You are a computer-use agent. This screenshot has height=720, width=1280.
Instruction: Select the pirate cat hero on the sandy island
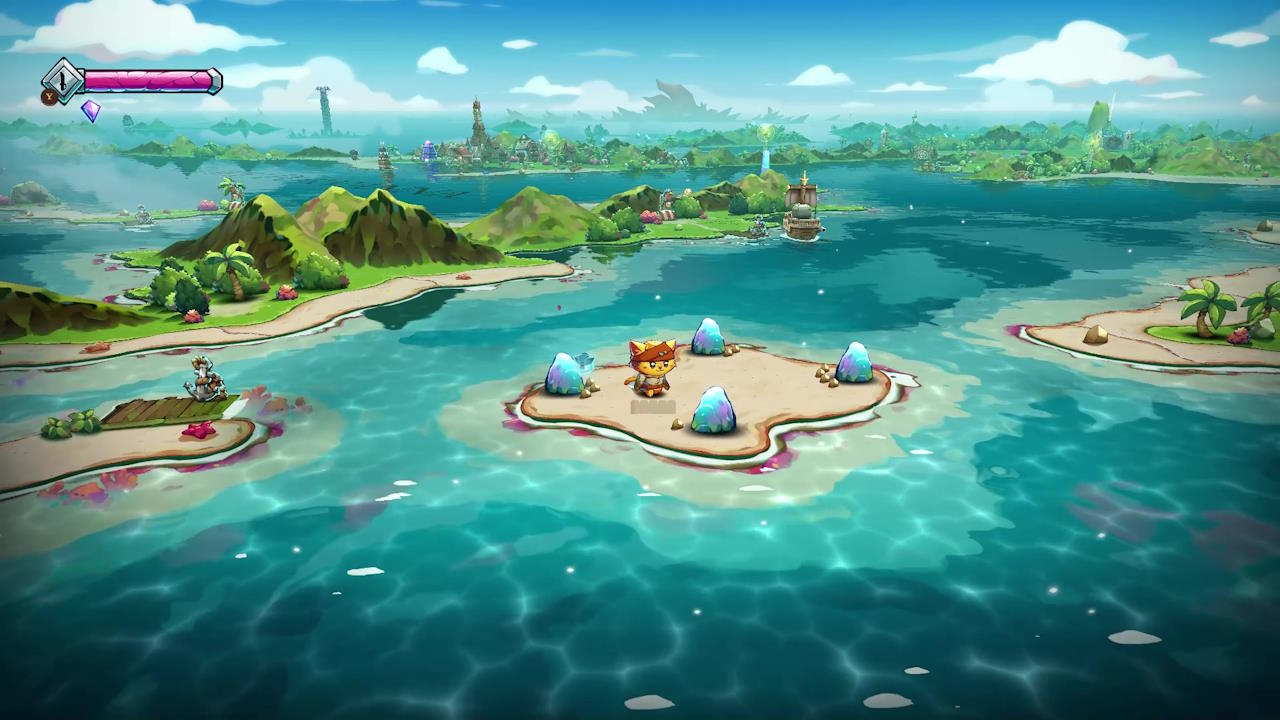coord(652,370)
